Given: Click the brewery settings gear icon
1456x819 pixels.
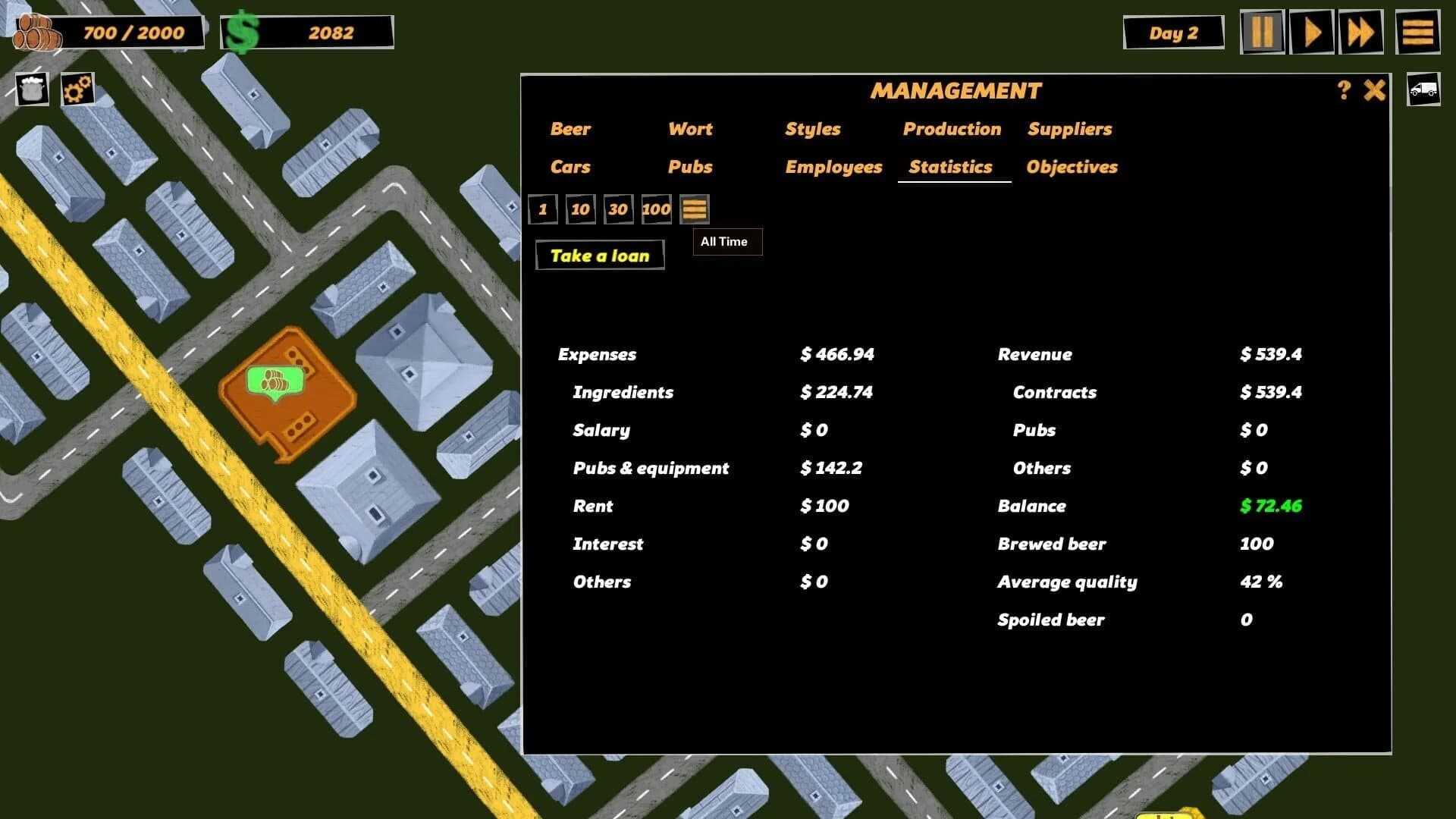Looking at the screenshot, I should tap(77, 89).
